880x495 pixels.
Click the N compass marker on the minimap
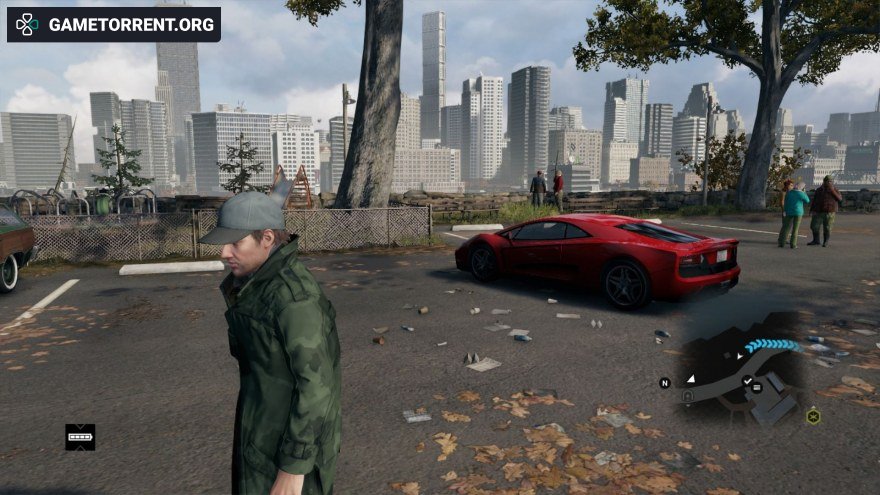point(664,382)
